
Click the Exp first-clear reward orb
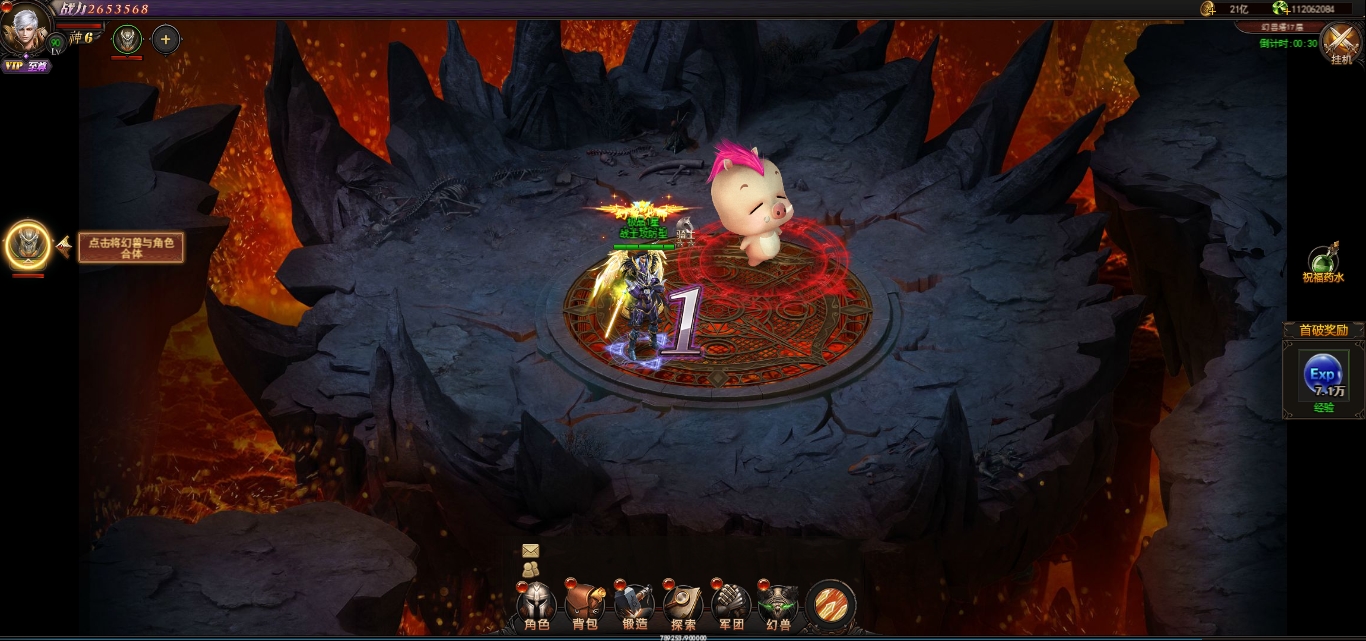pyautogui.click(x=1323, y=376)
